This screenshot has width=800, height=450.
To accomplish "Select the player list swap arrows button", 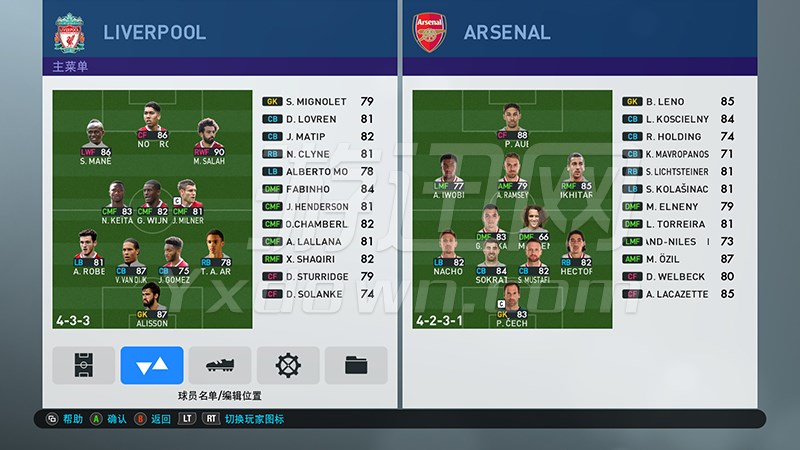I will [152, 366].
